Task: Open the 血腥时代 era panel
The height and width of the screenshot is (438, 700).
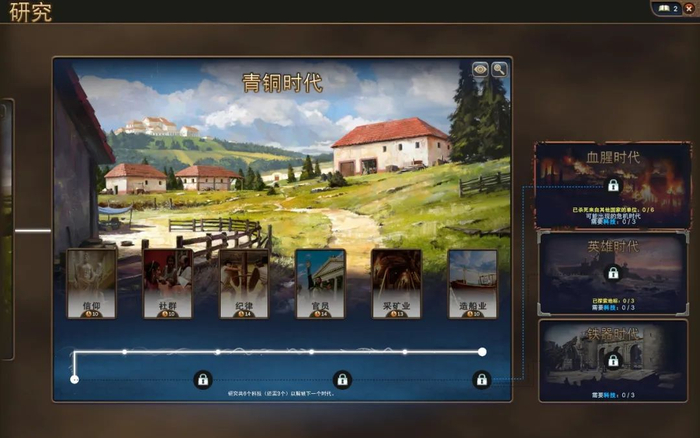Action: (613, 185)
